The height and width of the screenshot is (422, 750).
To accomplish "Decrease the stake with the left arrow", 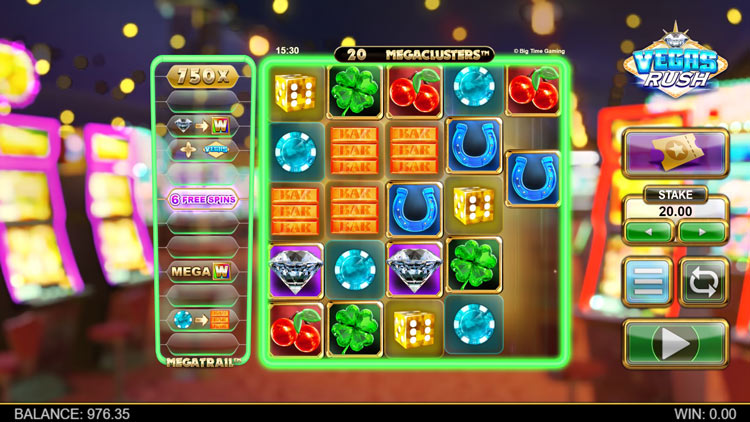I will click(x=648, y=232).
